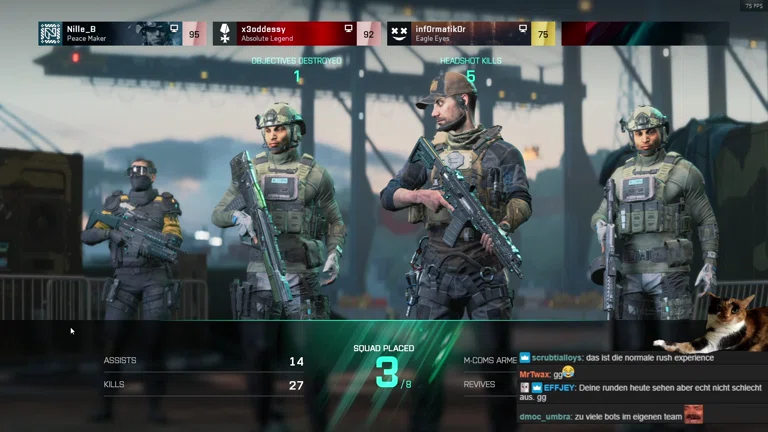Select Nille_B's player card
The height and width of the screenshot is (432, 768).
pyautogui.click(x=122, y=34)
